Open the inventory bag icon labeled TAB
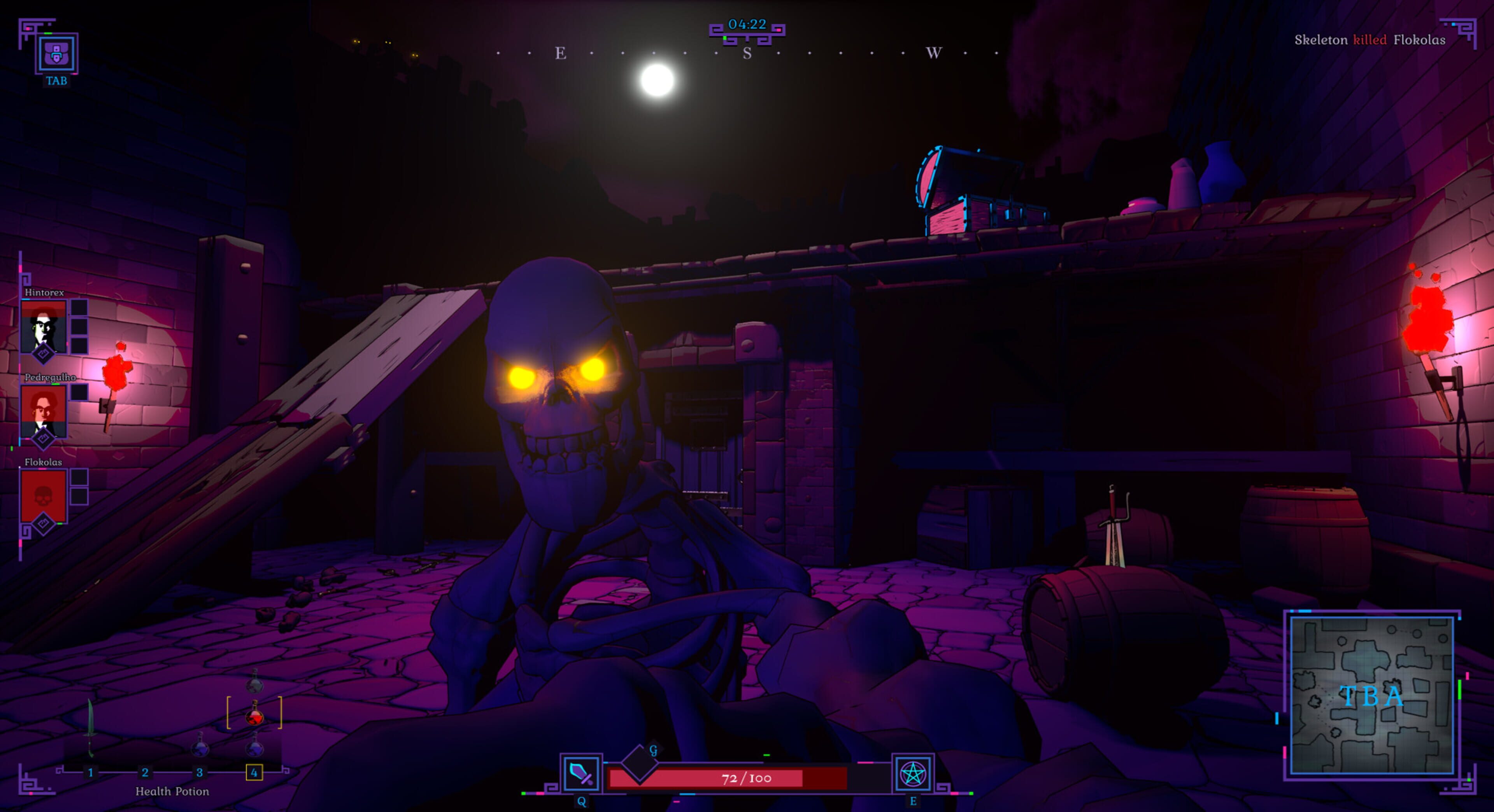Image resolution: width=1494 pixels, height=812 pixels. 56,53
